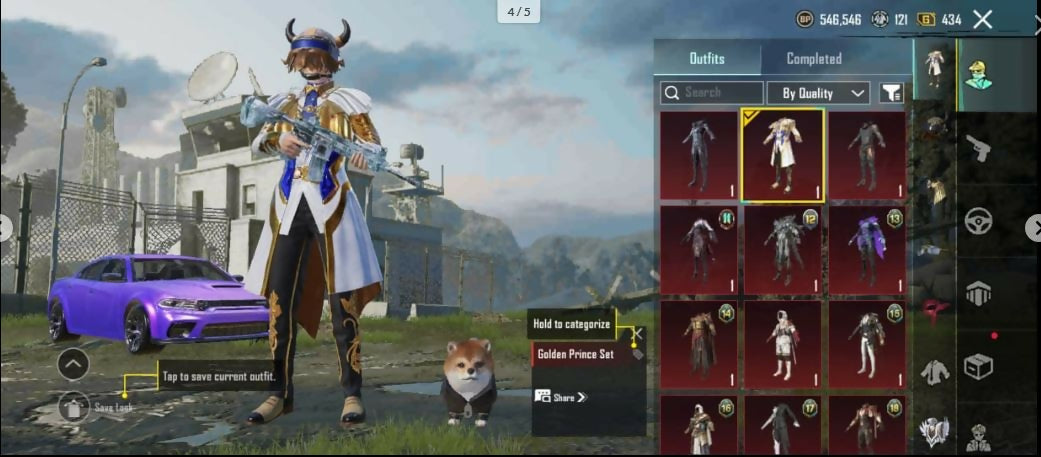The width and height of the screenshot is (1041, 457).
Task: Close the inventory with the X button
Action: [983, 19]
